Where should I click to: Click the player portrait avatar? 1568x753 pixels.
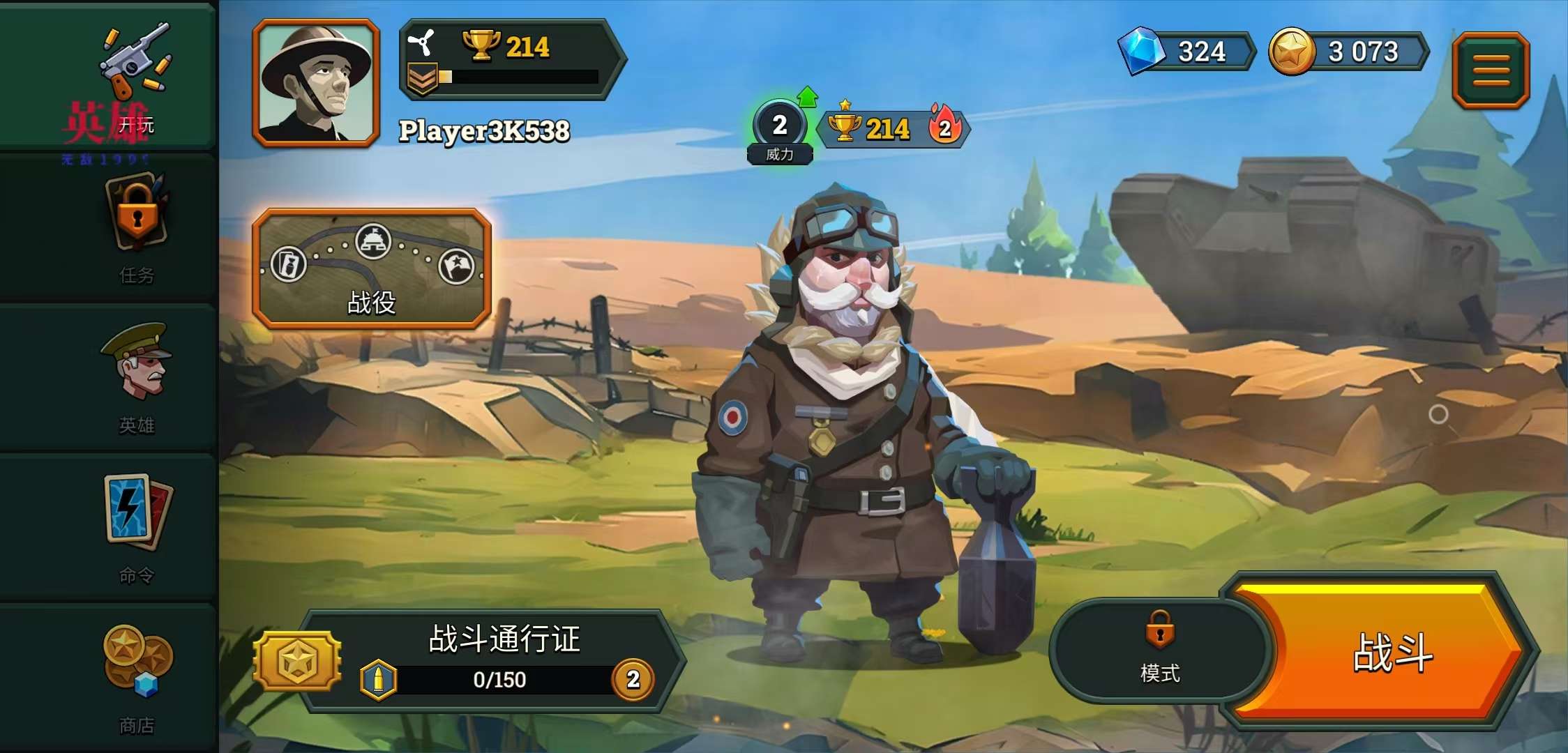pyautogui.click(x=316, y=83)
